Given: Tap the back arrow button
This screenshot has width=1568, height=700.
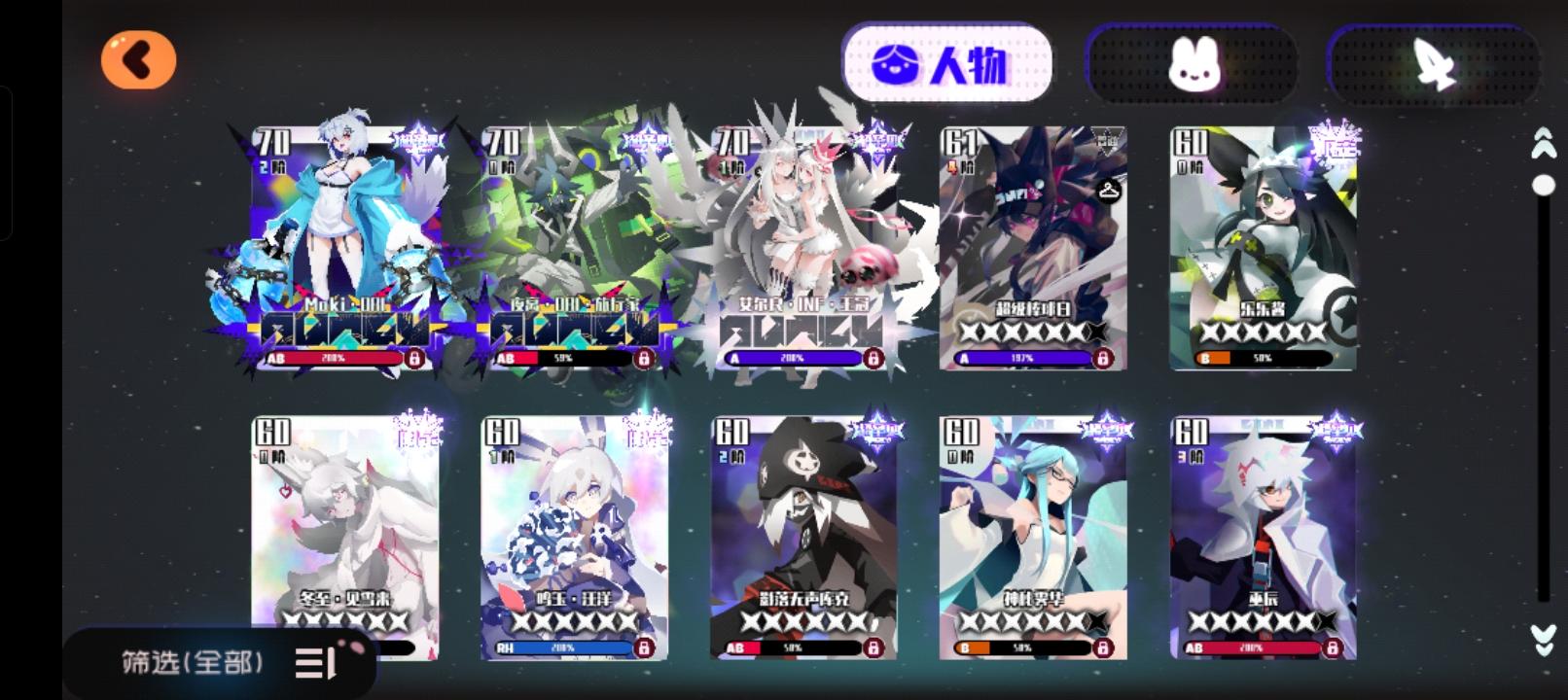Looking at the screenshot, I should pos(137,59).
